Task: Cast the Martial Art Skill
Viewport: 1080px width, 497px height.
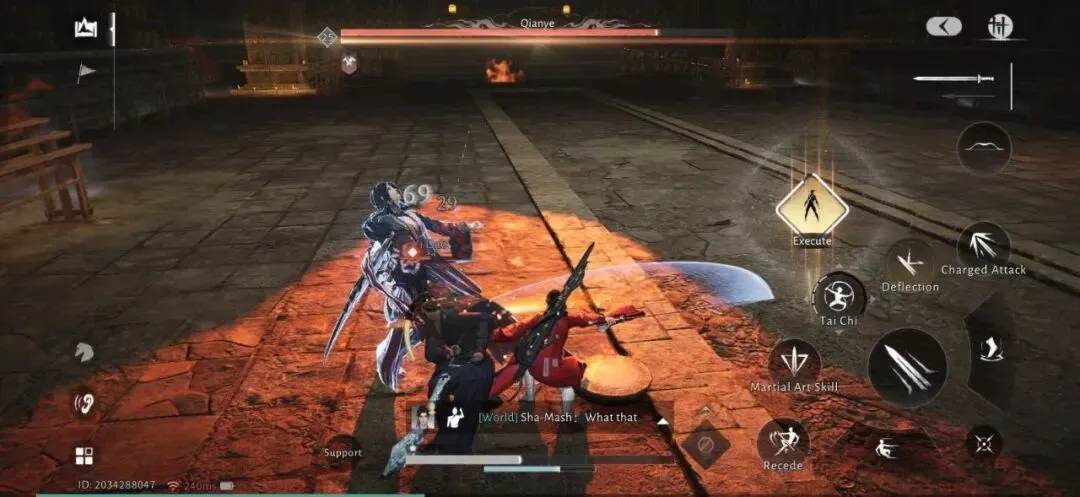Action: pyautogui.click(x=795, y=362)
